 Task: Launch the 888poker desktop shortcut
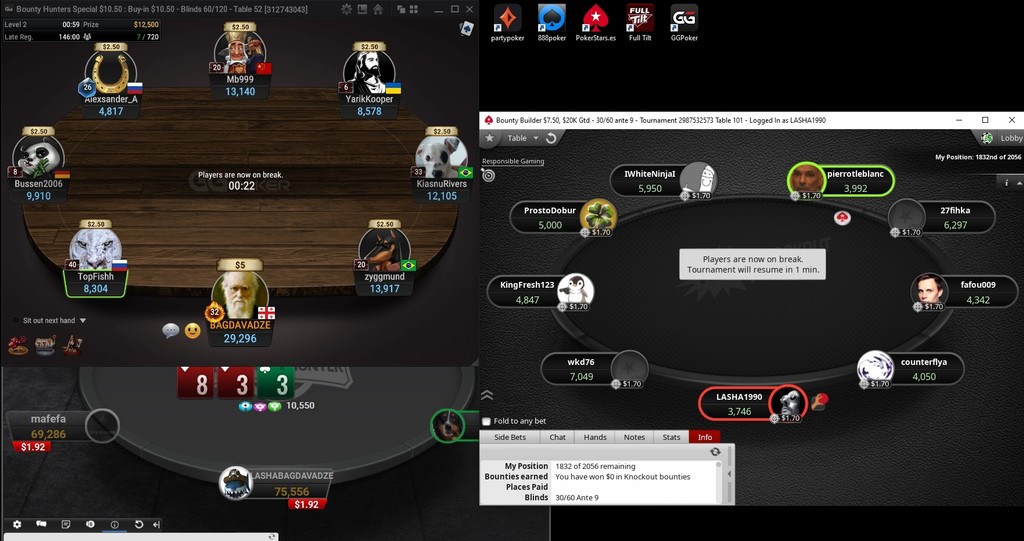(x=552, y=23)
